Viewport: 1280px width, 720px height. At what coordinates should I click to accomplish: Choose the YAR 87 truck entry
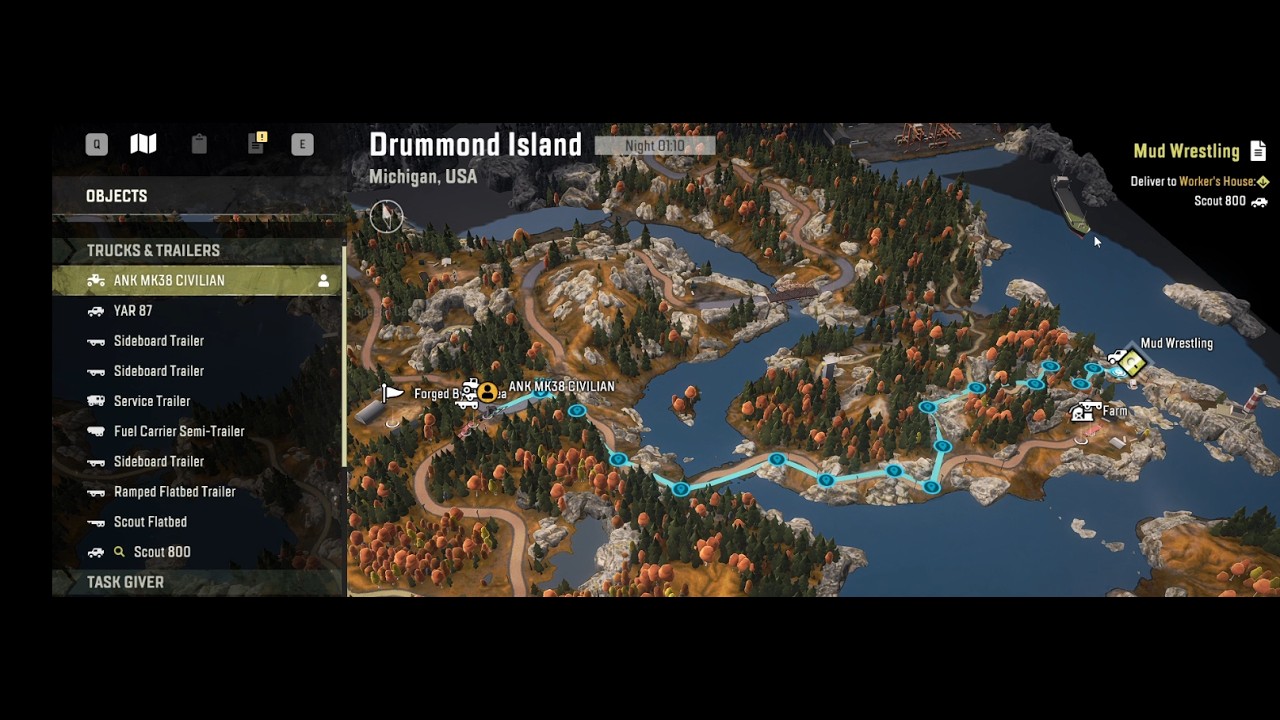(x=133, y=311)
